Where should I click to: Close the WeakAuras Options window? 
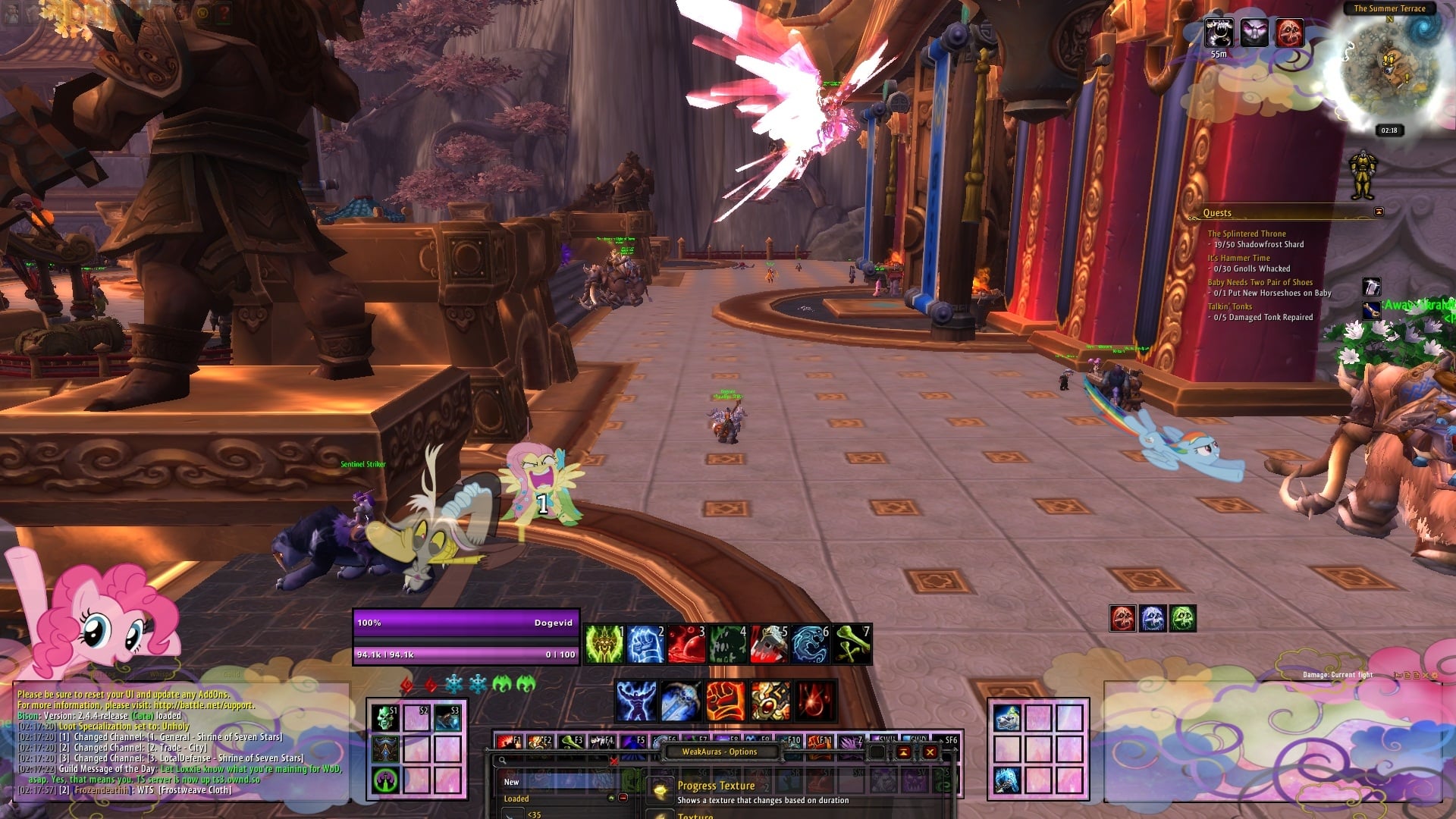coord(930,752)
